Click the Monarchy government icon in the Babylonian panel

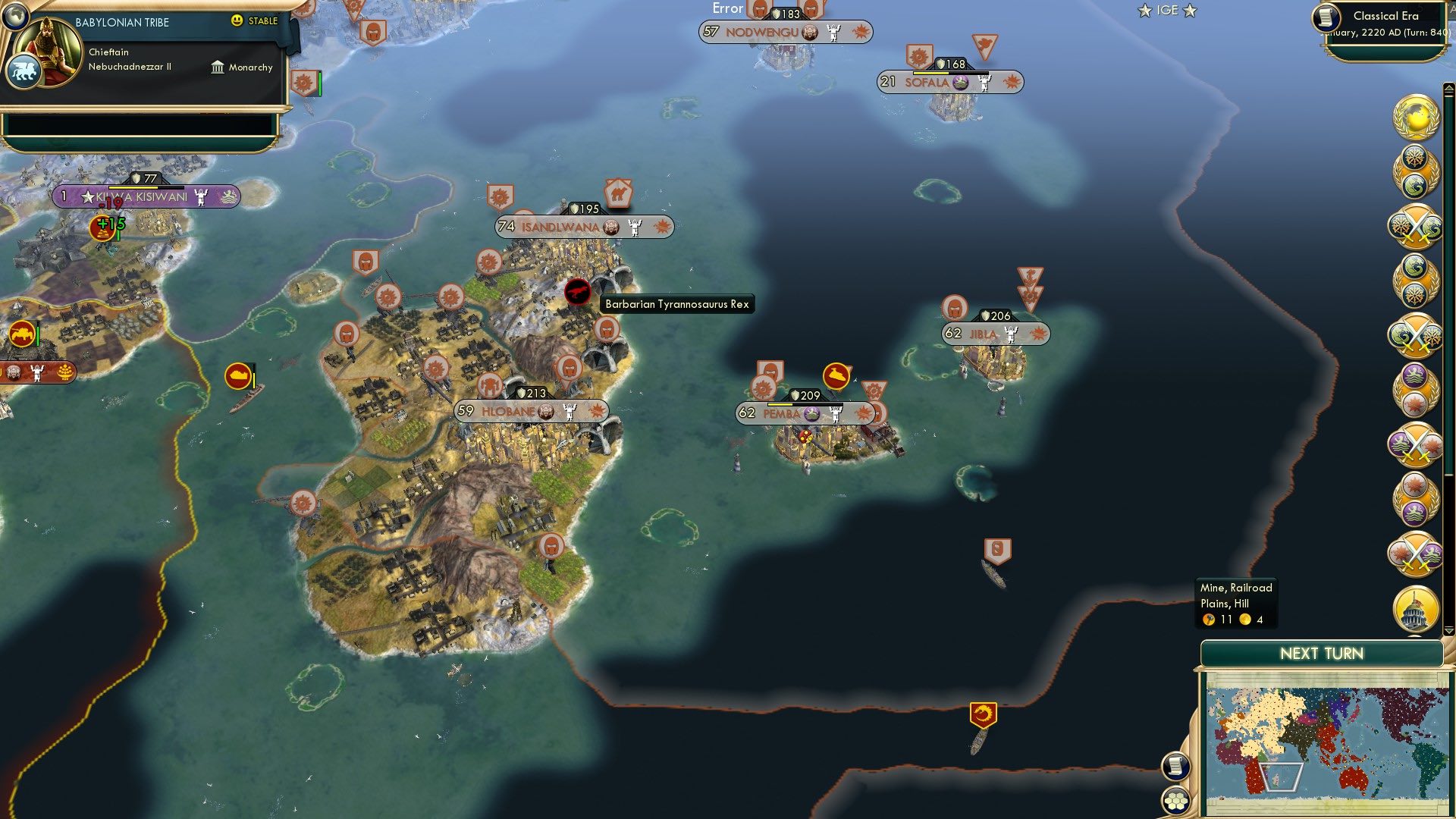tap(218, 67)
